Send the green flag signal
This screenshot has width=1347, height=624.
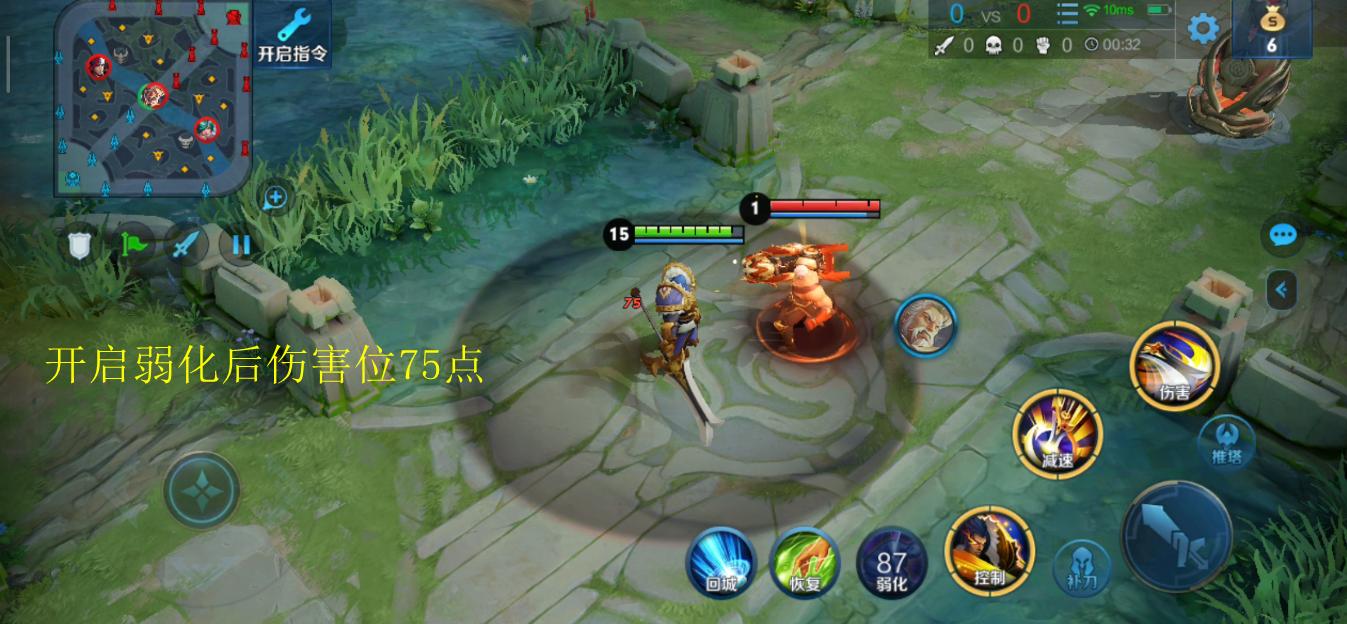[133, 244]
